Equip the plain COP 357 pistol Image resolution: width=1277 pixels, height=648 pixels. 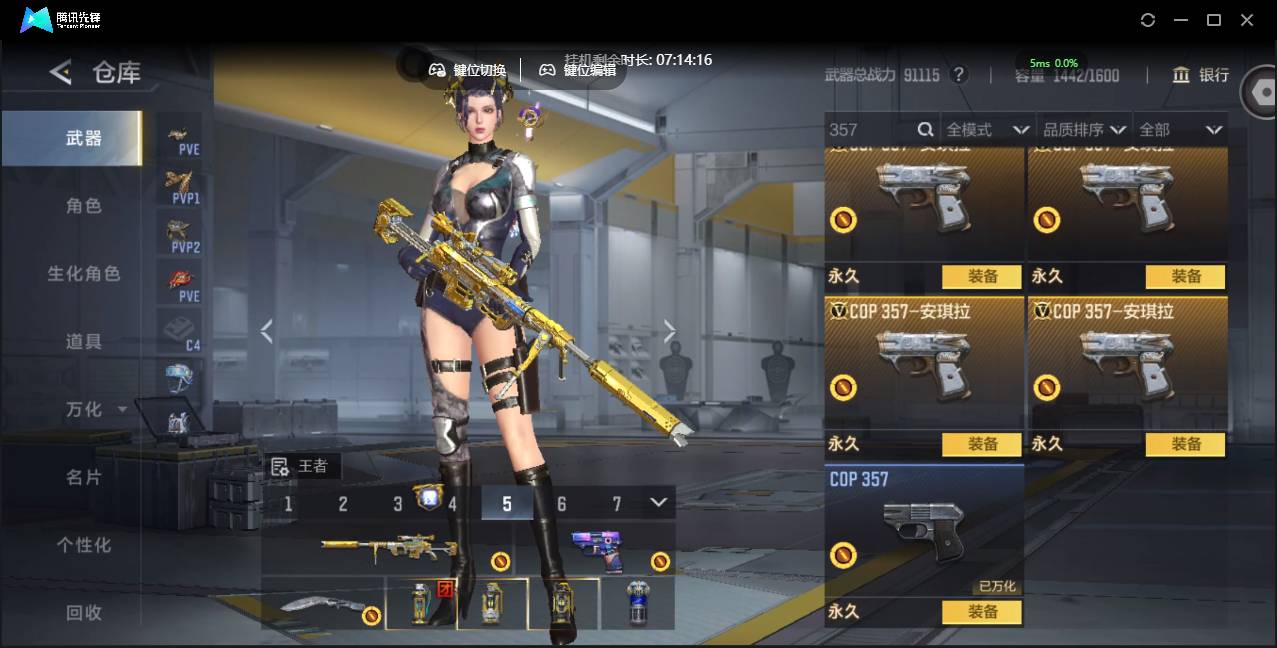[982, 612]
